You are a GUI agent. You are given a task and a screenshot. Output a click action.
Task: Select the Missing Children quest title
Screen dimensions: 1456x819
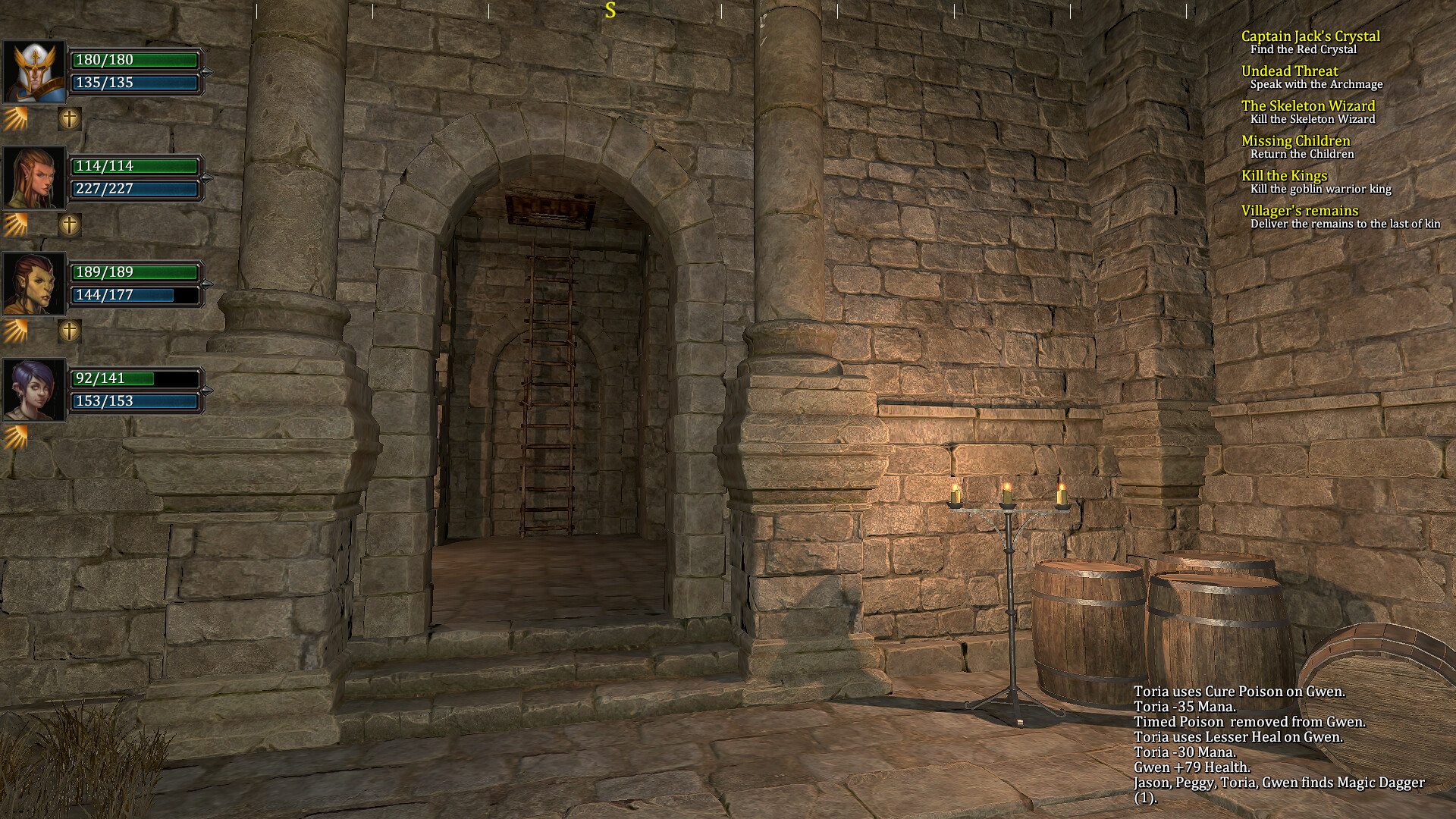[x=1296, y=140]
